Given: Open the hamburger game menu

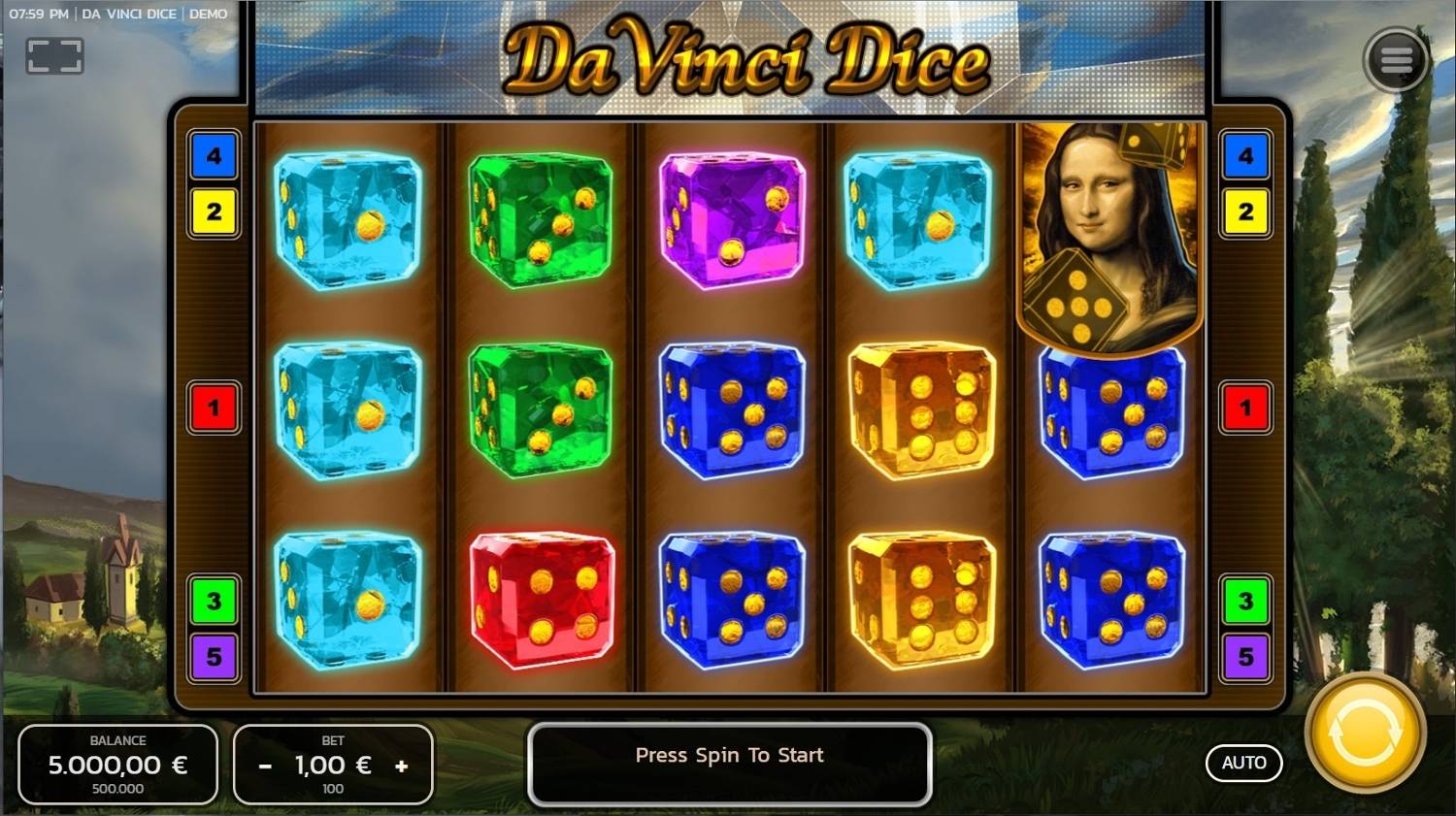Looking at the screenshot, I should [x=1396, y=58].
